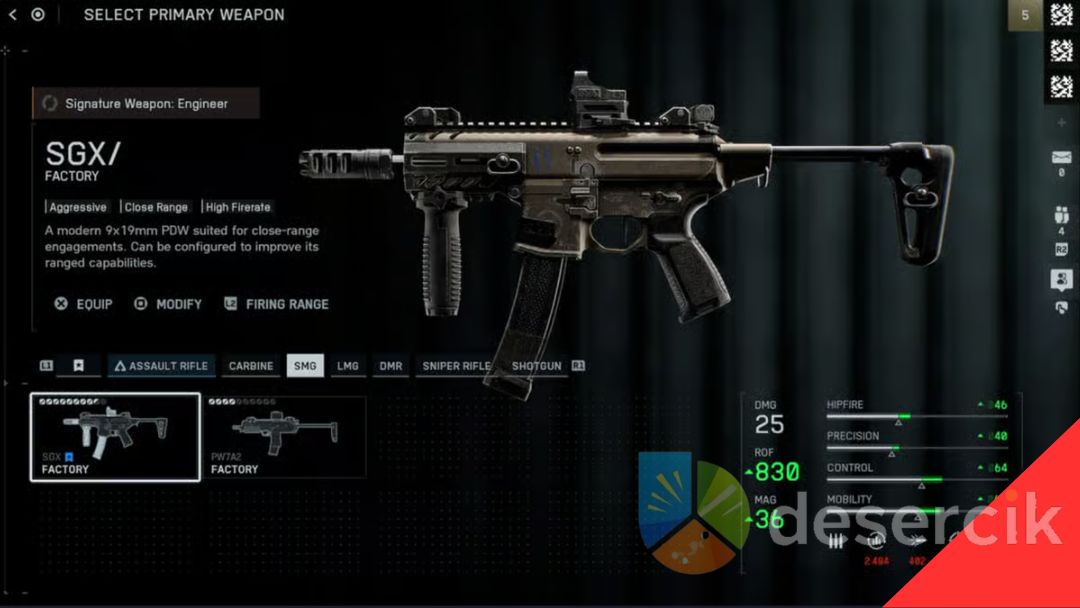
Task: Switch to the Carbine category
Action: click(251, 366)
